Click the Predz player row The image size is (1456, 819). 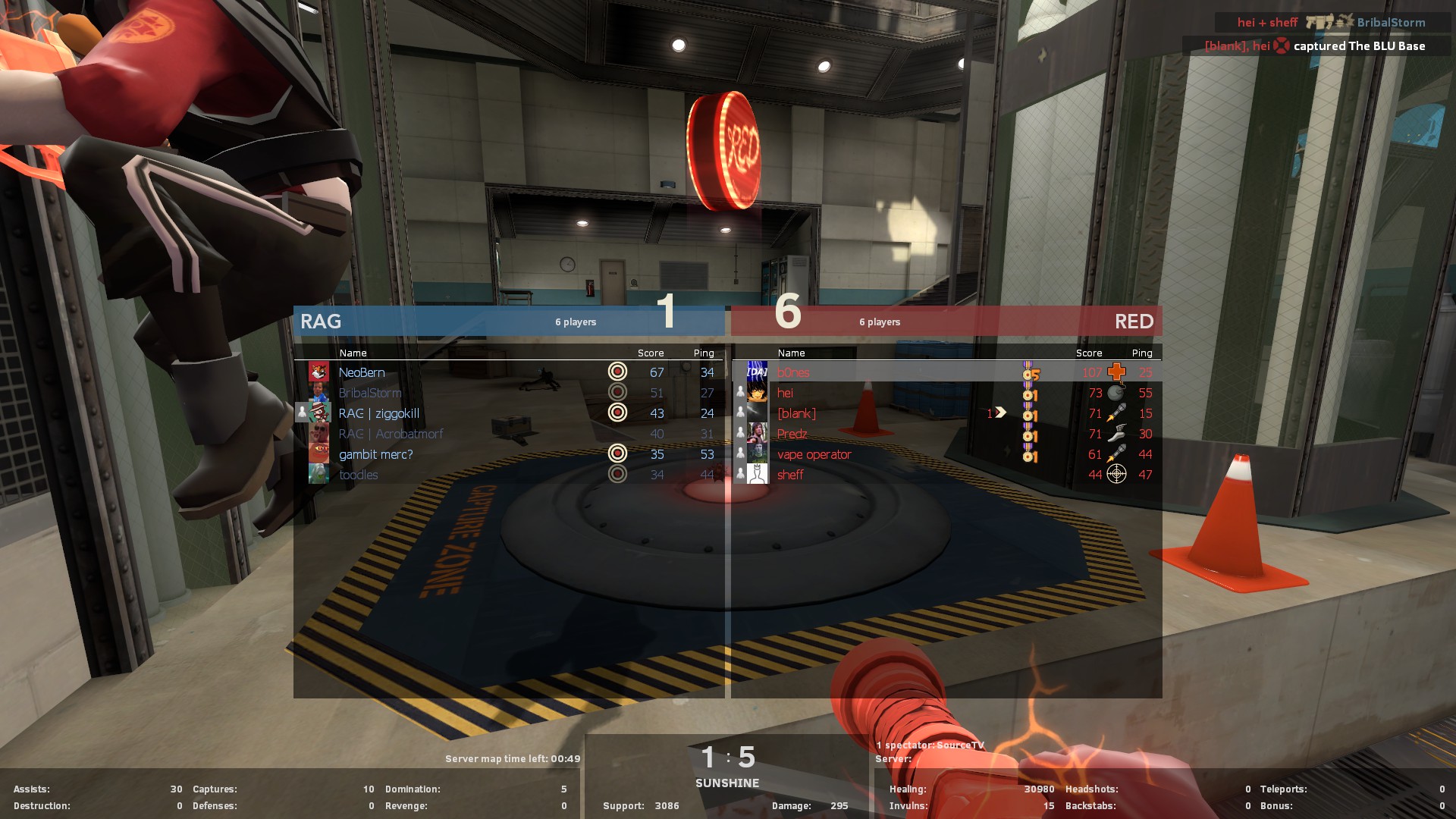click(792, 434)
